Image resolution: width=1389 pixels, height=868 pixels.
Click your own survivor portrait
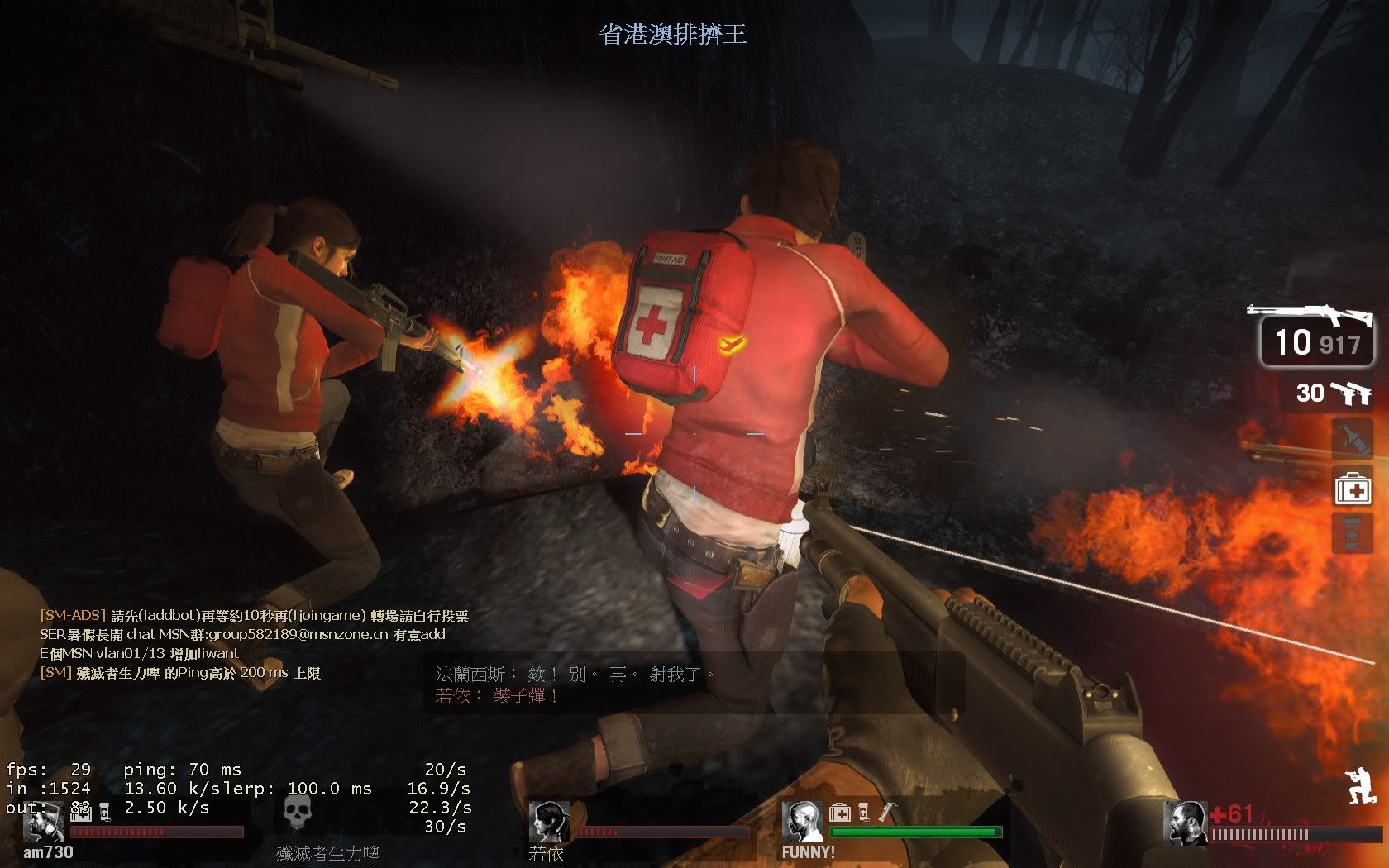pos(1185,823)
